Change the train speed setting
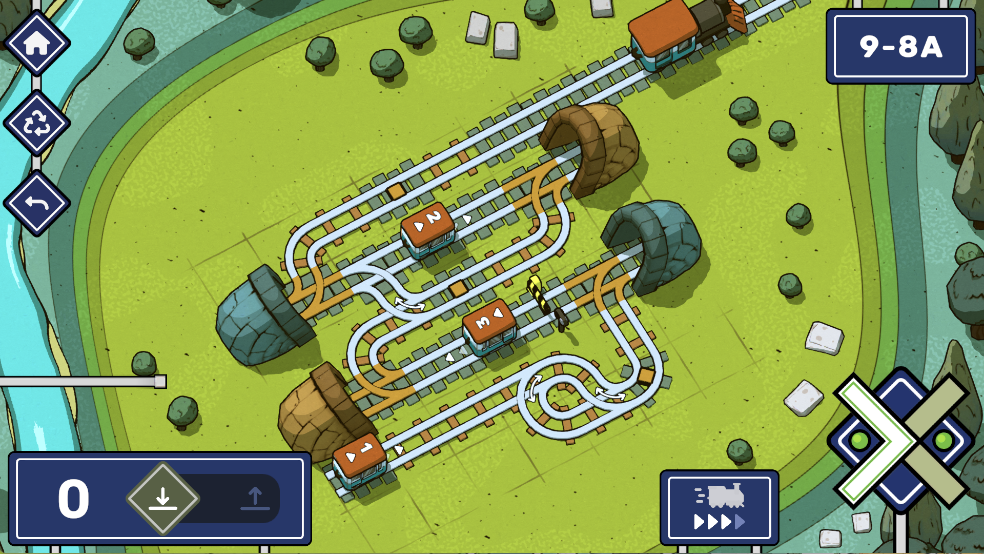The width and height of the screenshot is (984, 554). coord(719,506)
